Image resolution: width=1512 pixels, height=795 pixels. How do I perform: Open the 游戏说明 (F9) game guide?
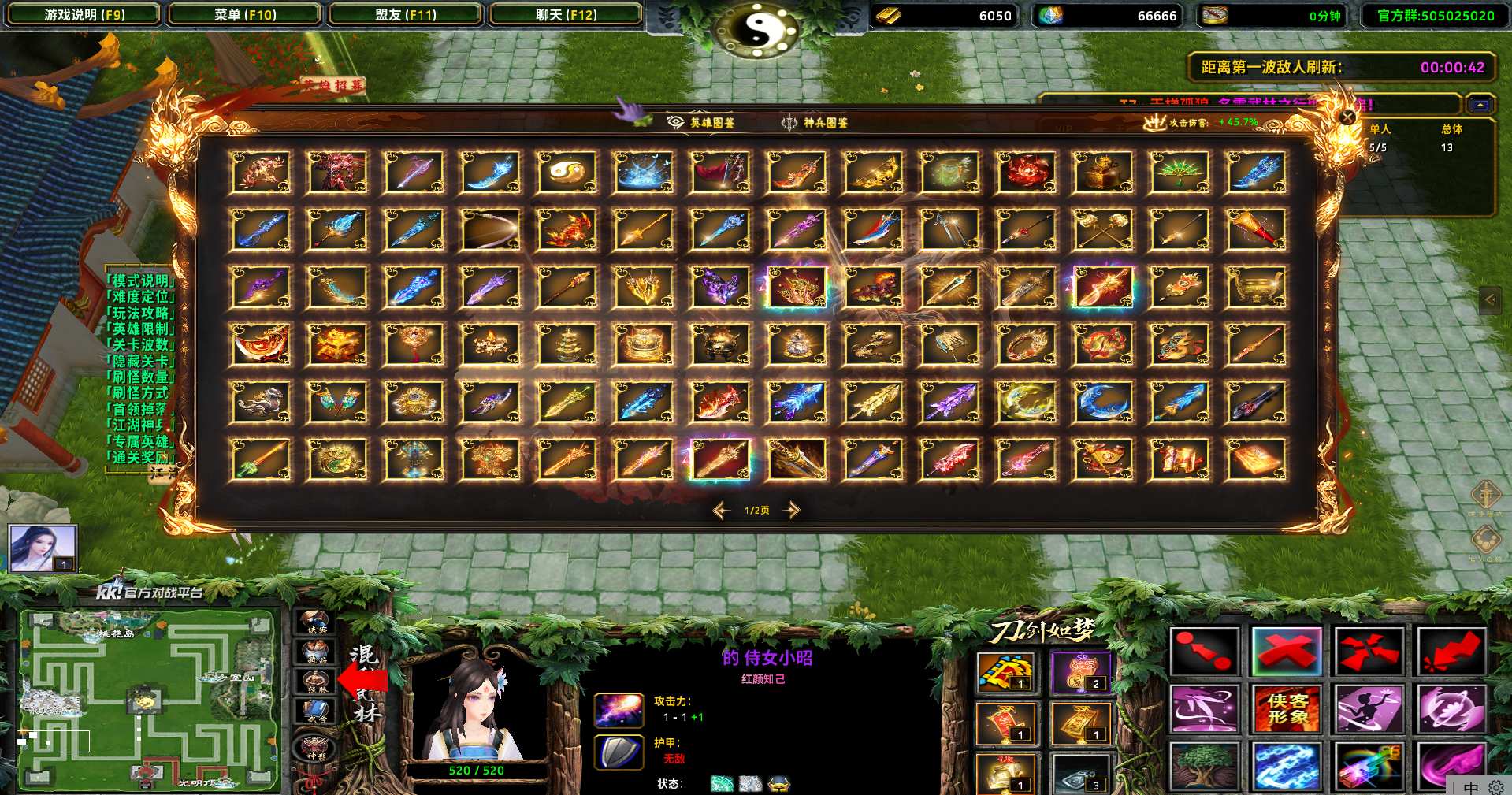pos(84,15)
